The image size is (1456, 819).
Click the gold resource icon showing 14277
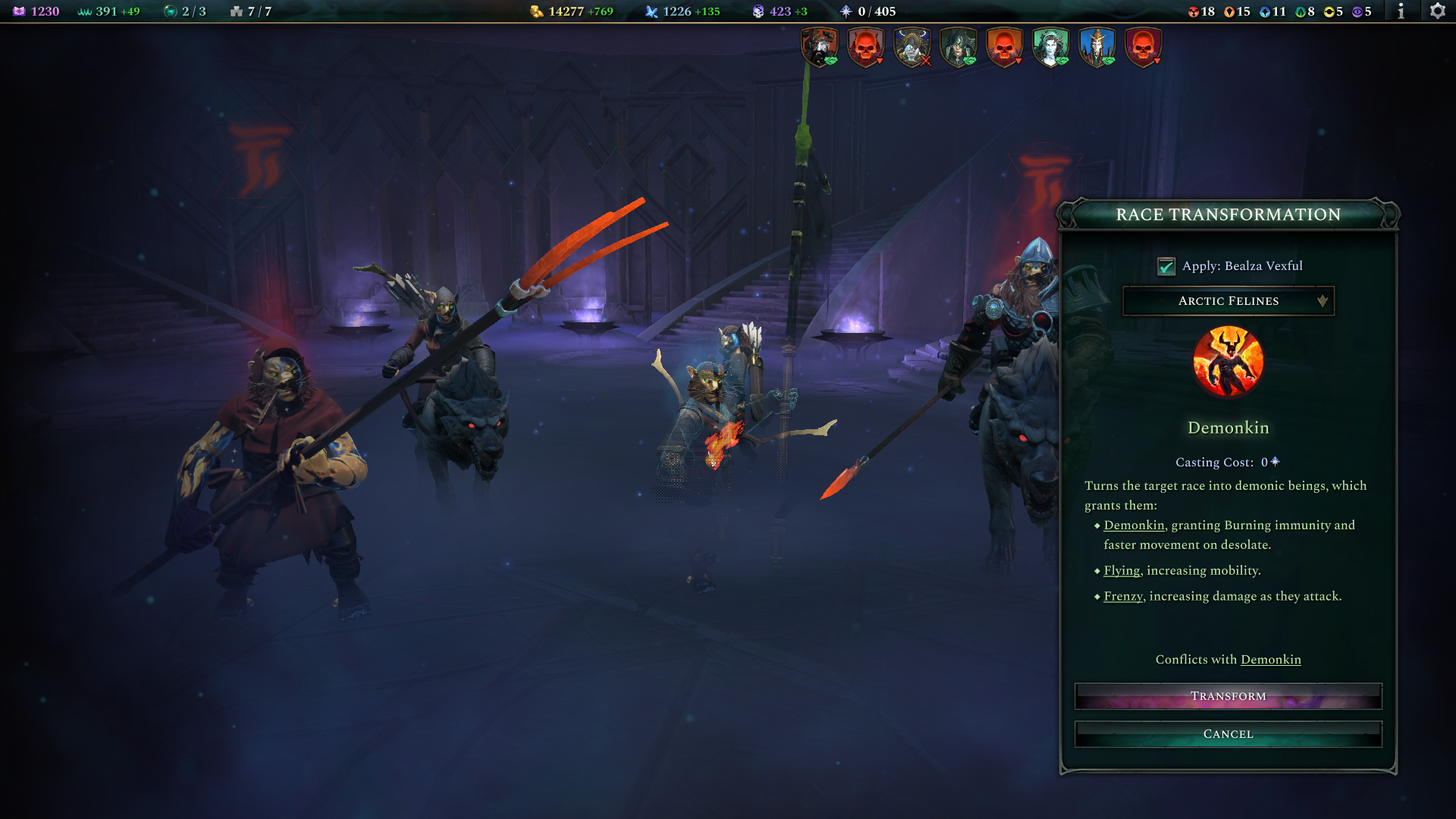click(x=536, y=12)
